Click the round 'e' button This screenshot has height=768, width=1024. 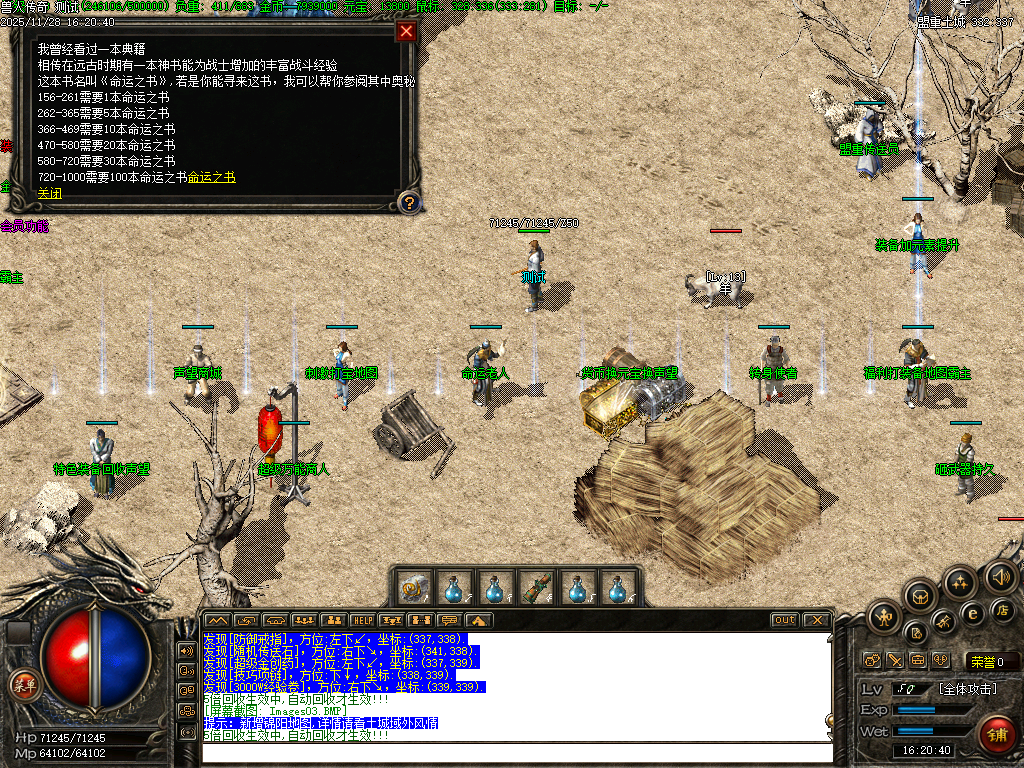tap(972, 613)
